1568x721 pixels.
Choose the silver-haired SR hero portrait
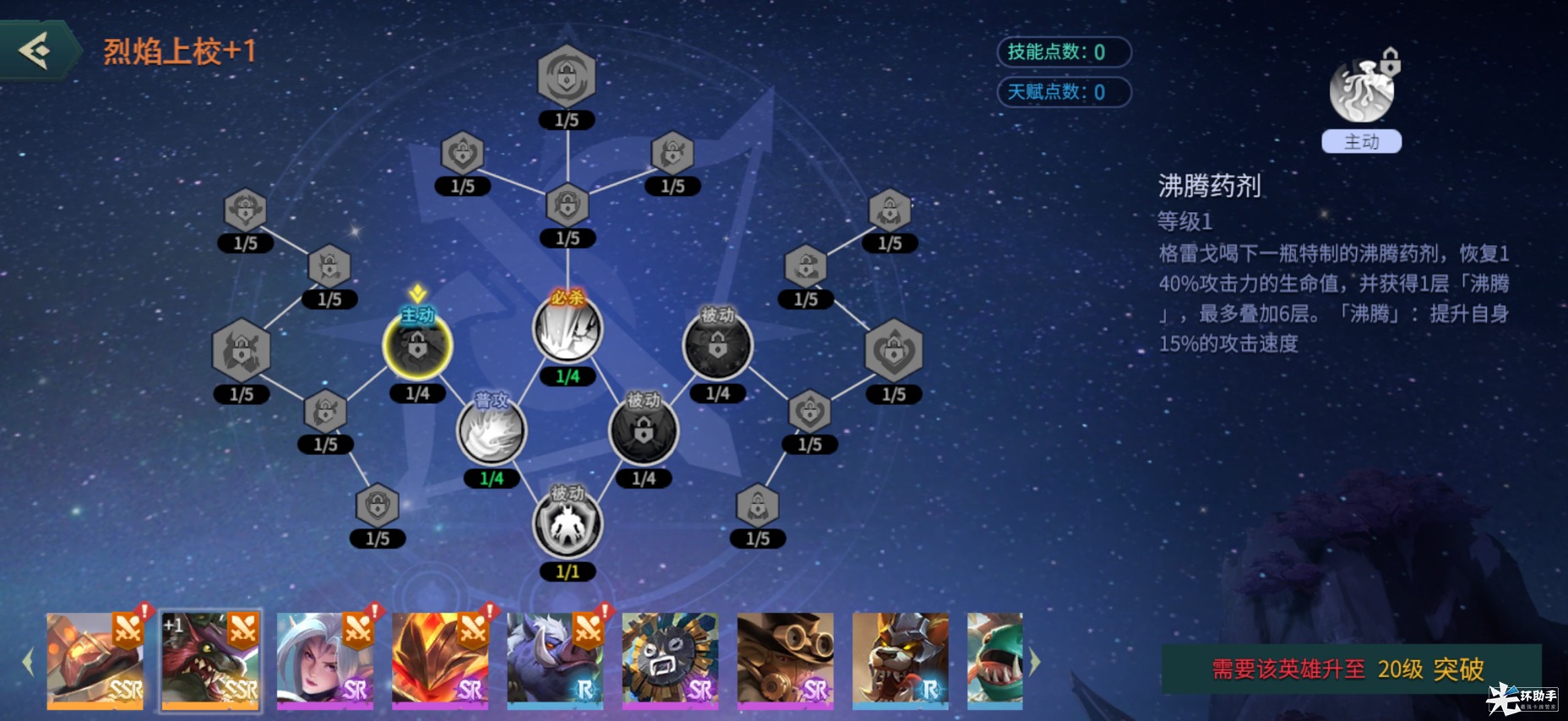[x=325, y=660]
